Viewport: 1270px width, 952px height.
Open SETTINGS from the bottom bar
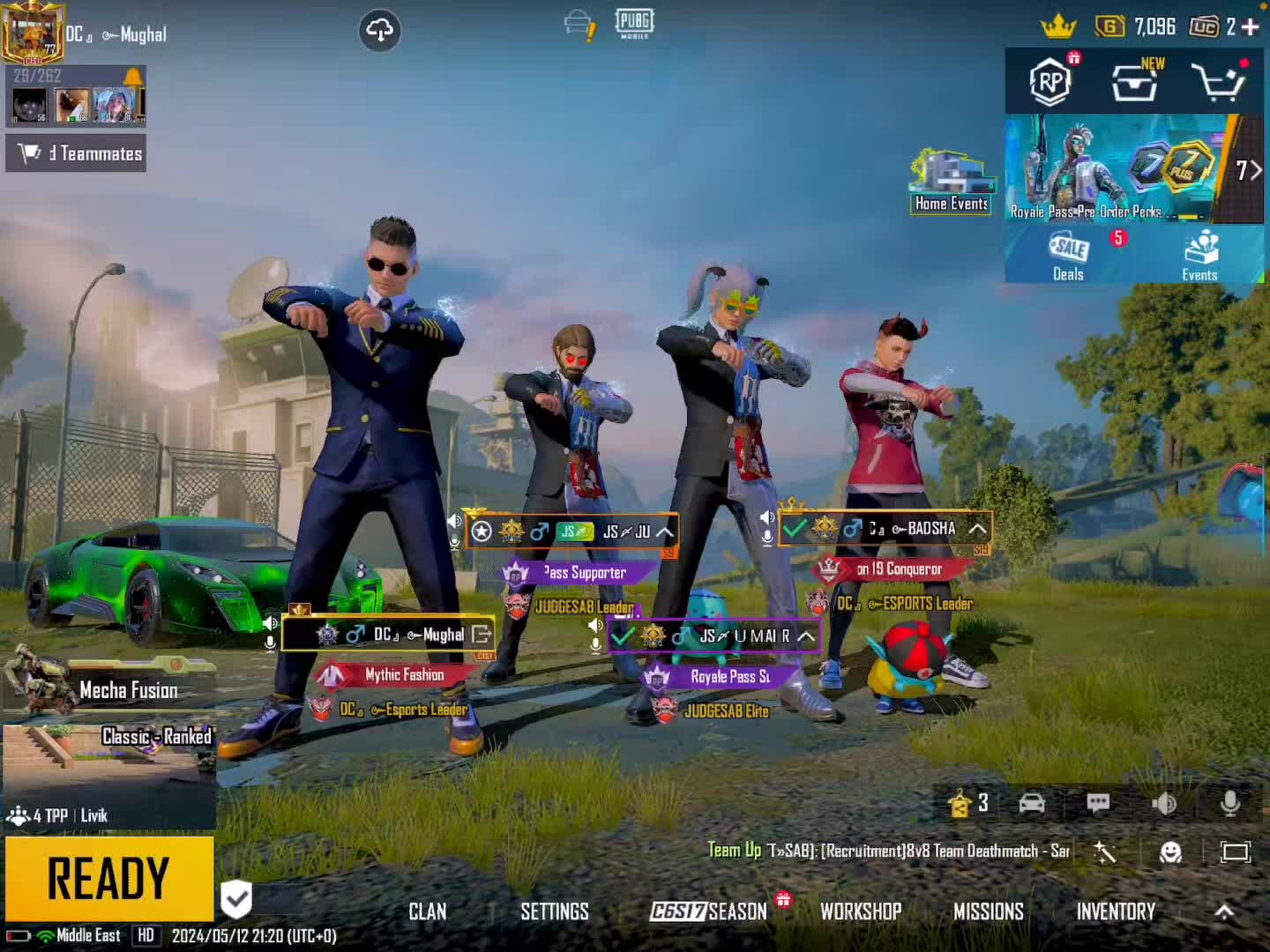pyautogui.click(x=554, y=911)
